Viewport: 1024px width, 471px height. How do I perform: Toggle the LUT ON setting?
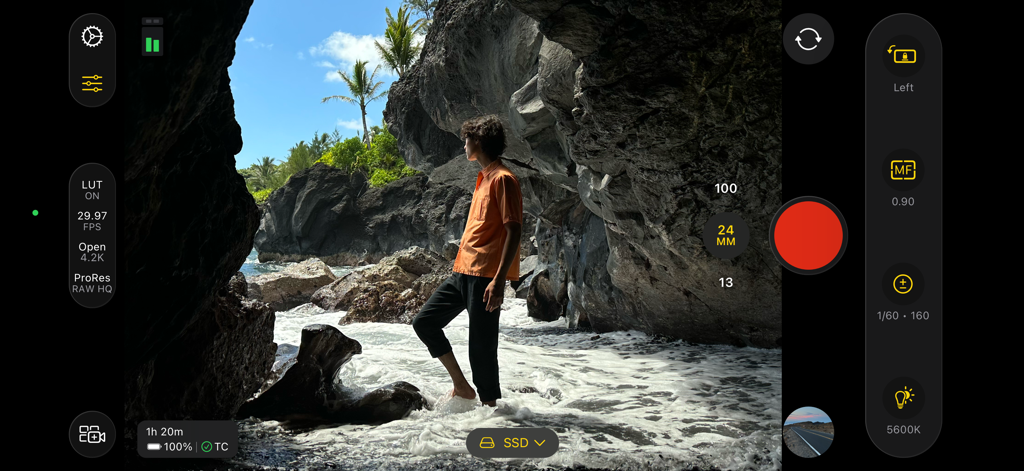(92, 190)
